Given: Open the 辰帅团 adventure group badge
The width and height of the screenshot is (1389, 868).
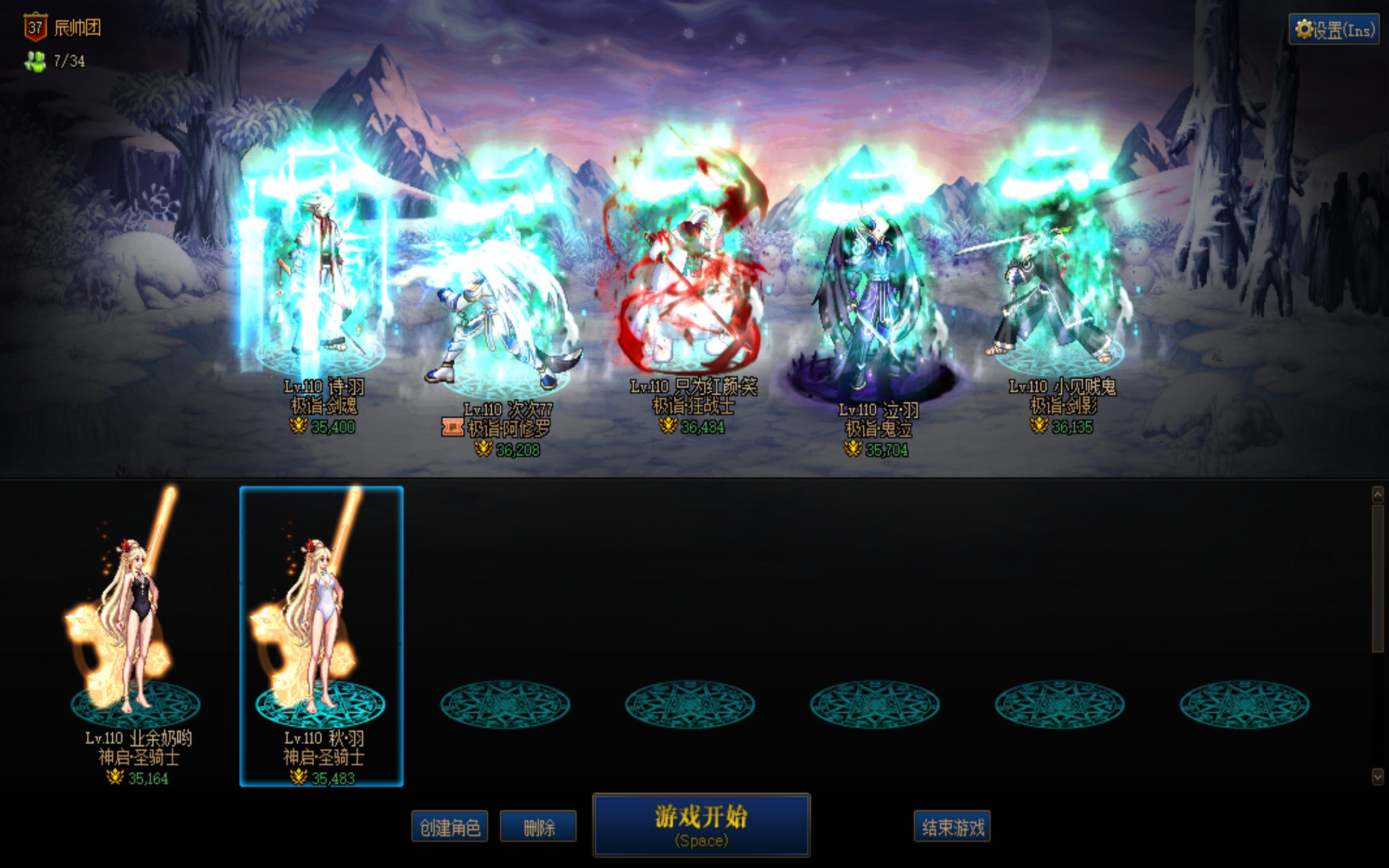Looking at the screenshot, I should 36,27.
